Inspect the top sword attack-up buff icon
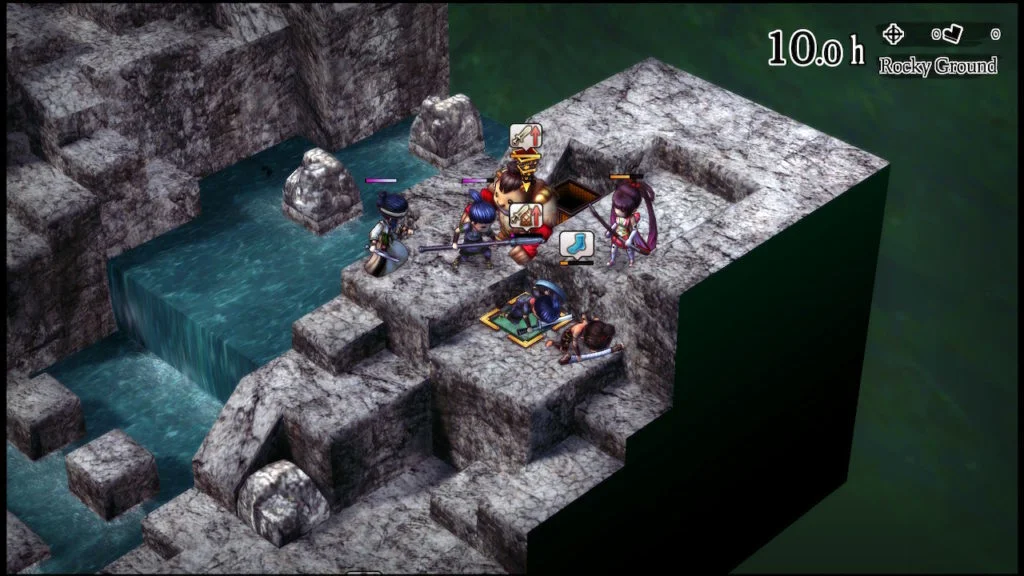This screenshot has height=576, width=1024. 526,136
